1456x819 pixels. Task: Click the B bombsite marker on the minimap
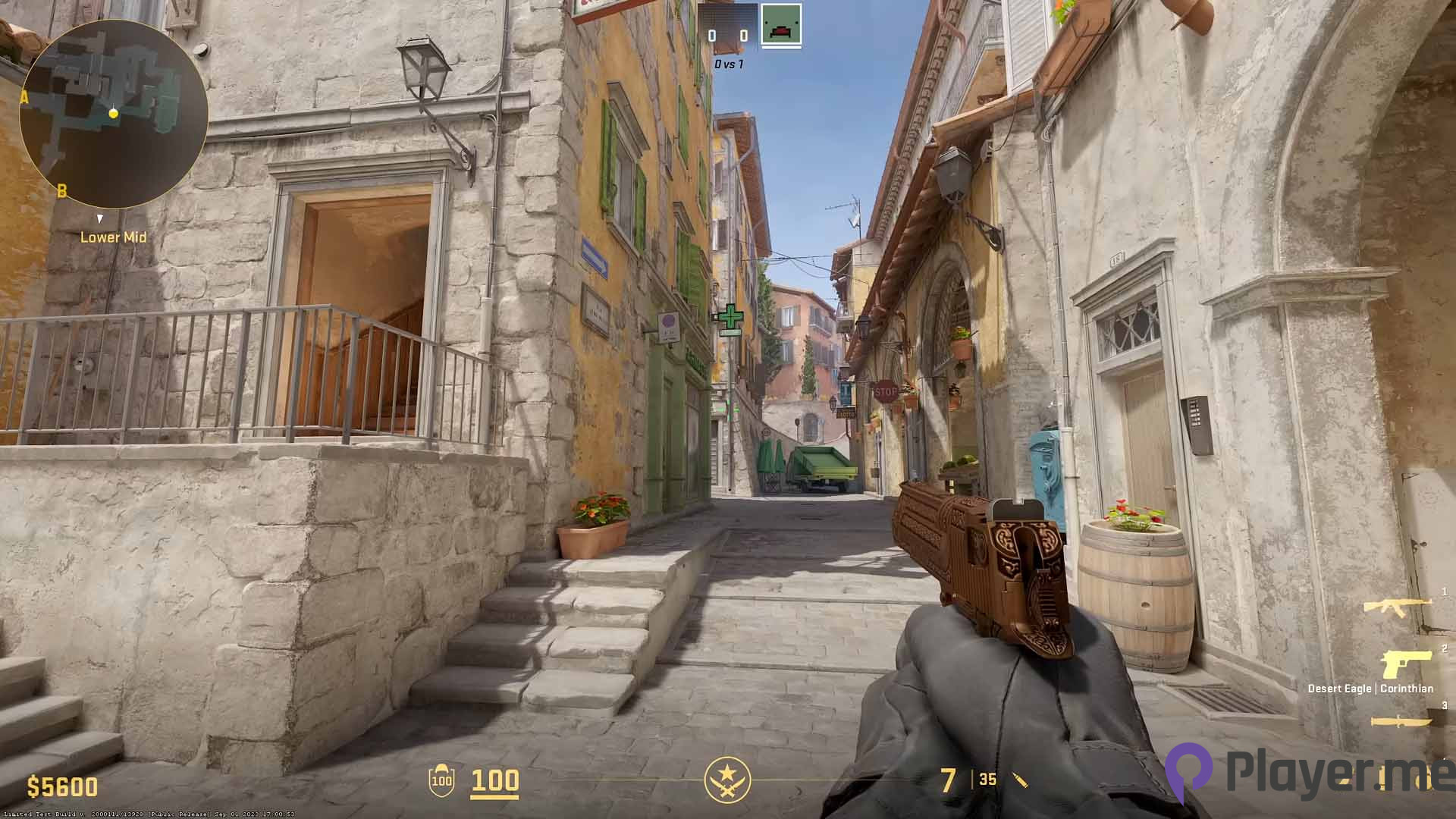(63, 190)
